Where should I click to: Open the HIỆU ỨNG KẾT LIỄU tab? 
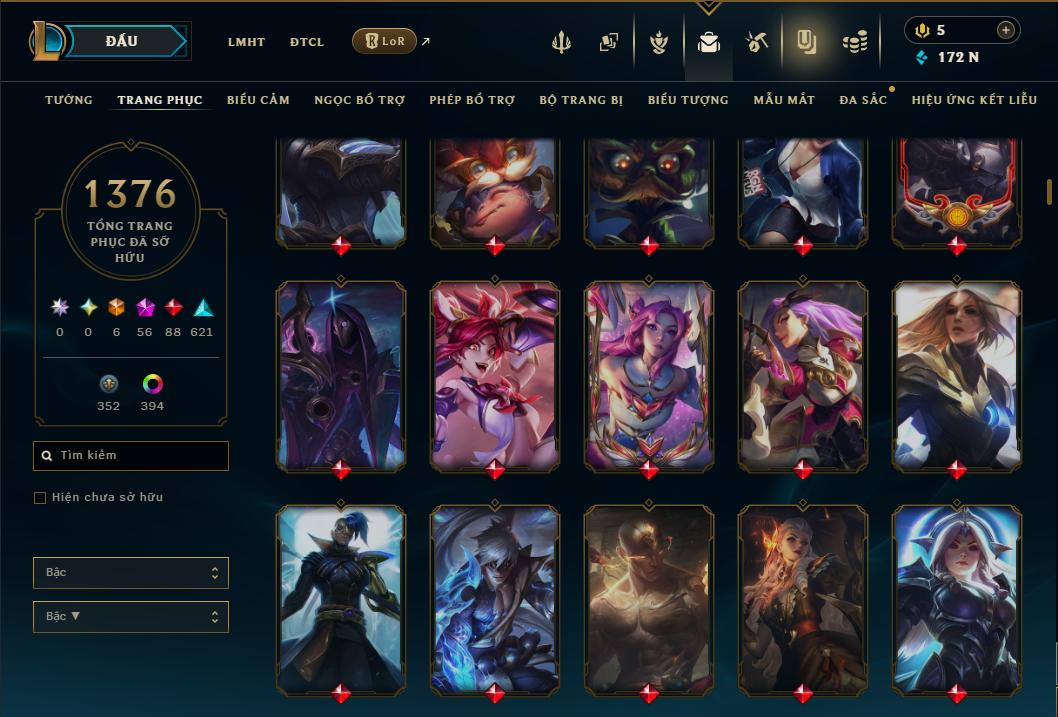(x=974, y=100)
